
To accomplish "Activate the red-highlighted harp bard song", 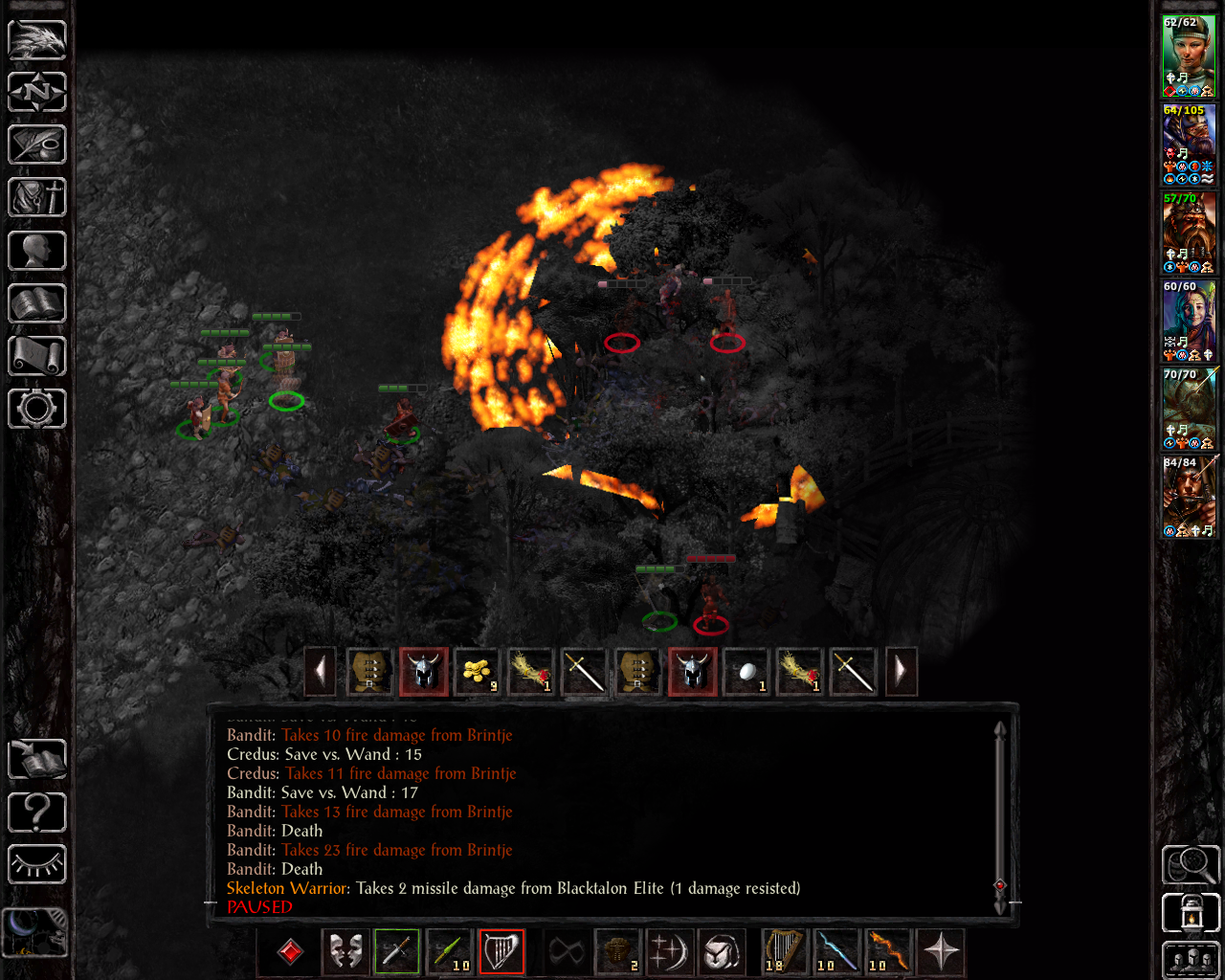I will tap(501, 952).
